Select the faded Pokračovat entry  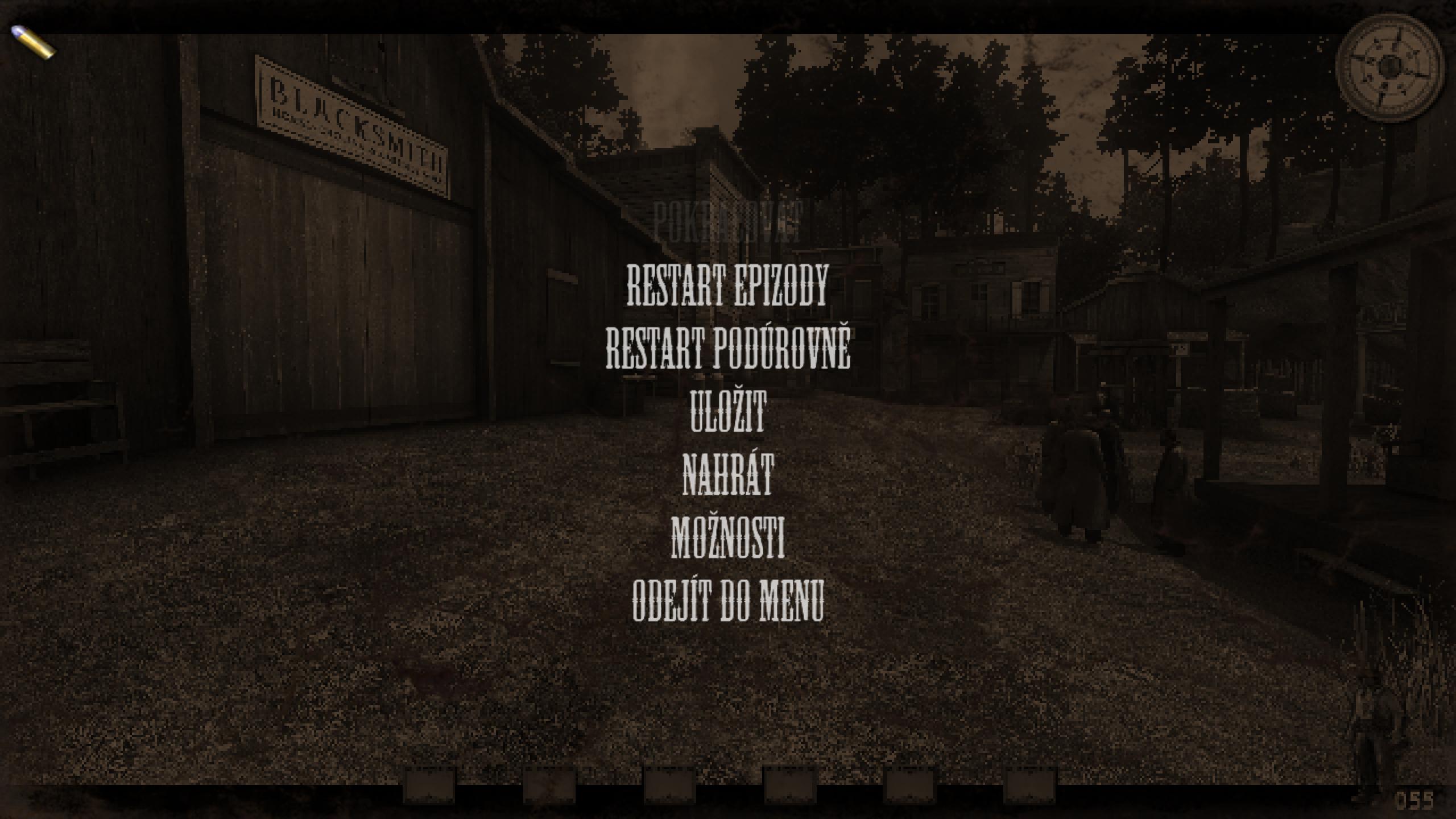728,222
